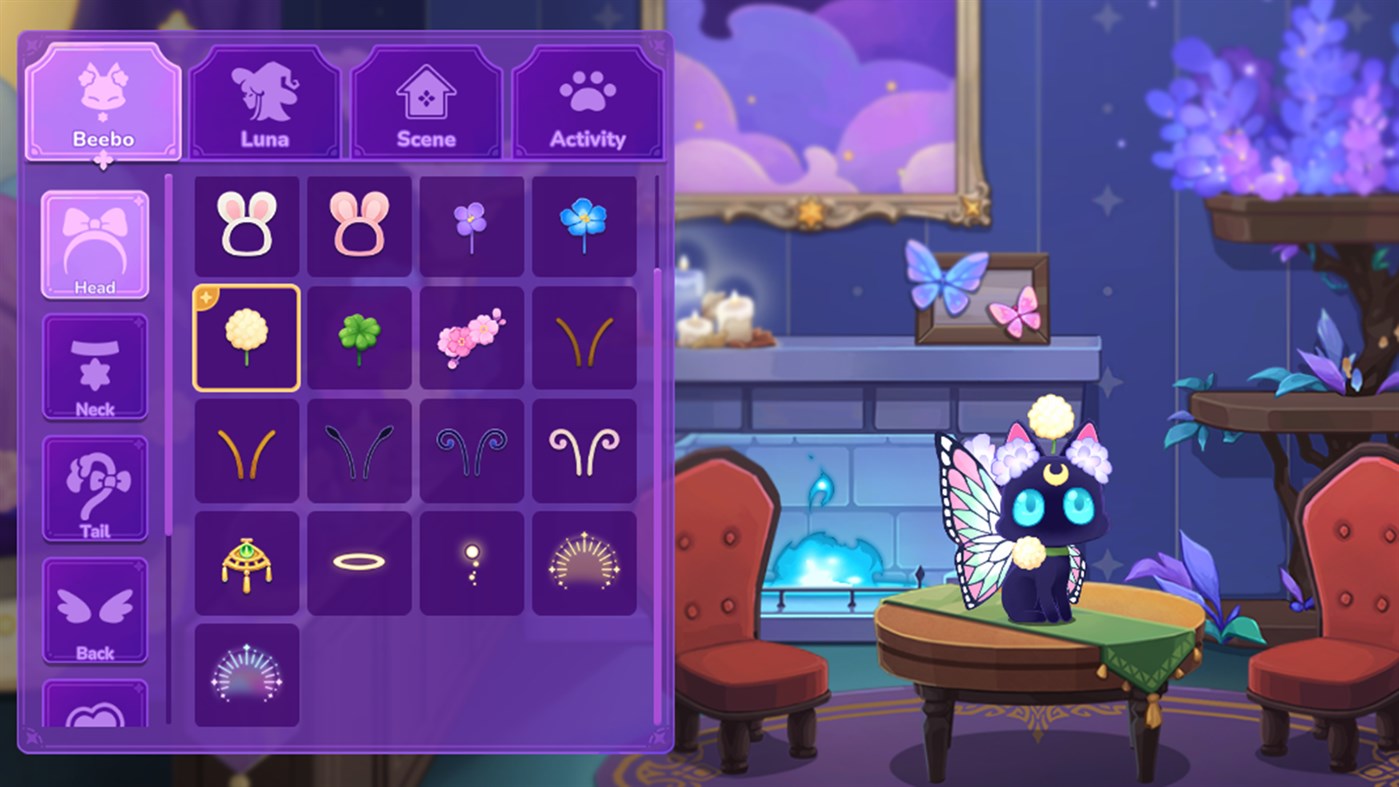This screenshot has width=1399, height=787.
Task: Select the four-leaf clover accessory
Action: coord(358,335)
